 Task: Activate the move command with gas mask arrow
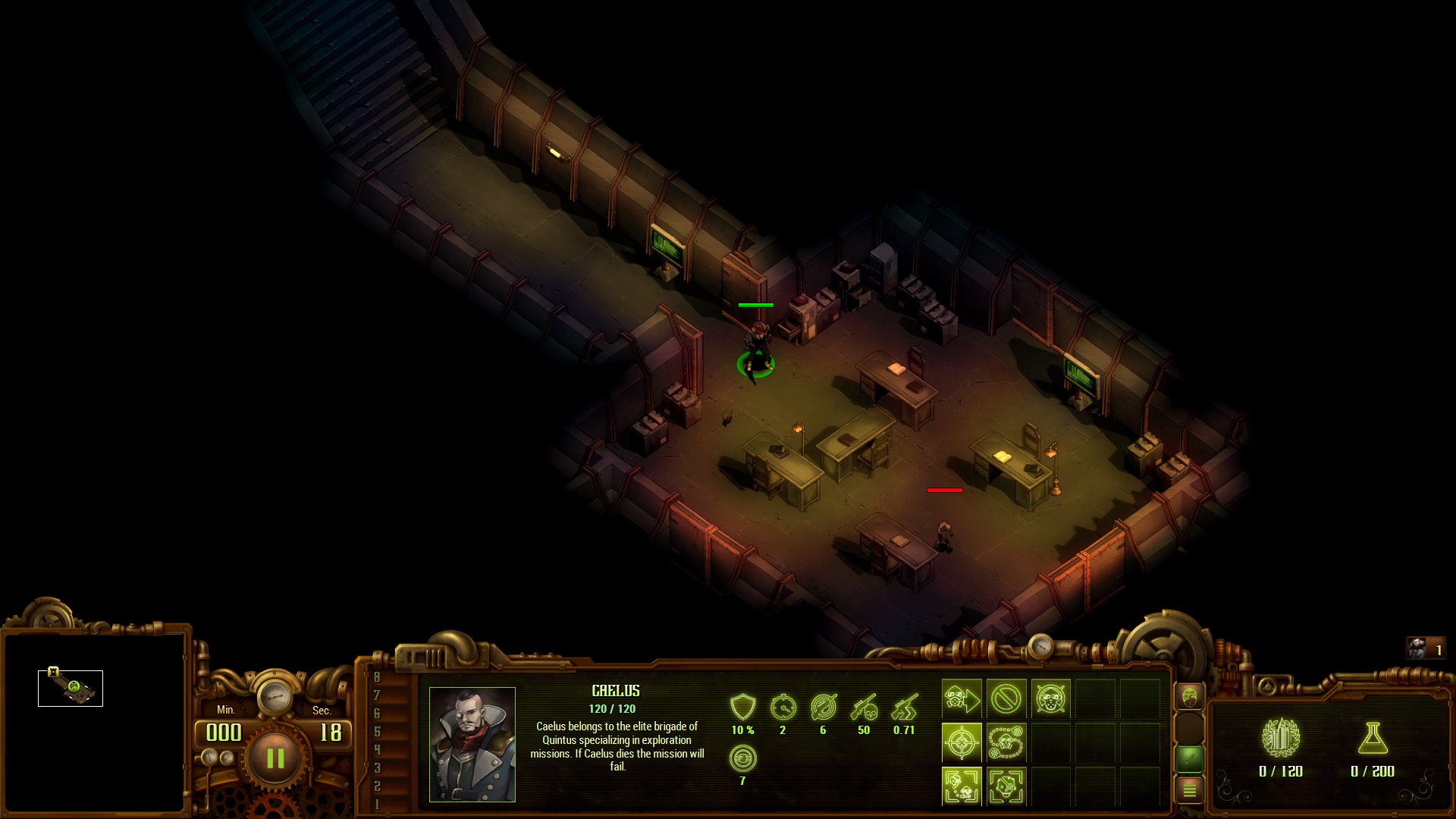962,698
